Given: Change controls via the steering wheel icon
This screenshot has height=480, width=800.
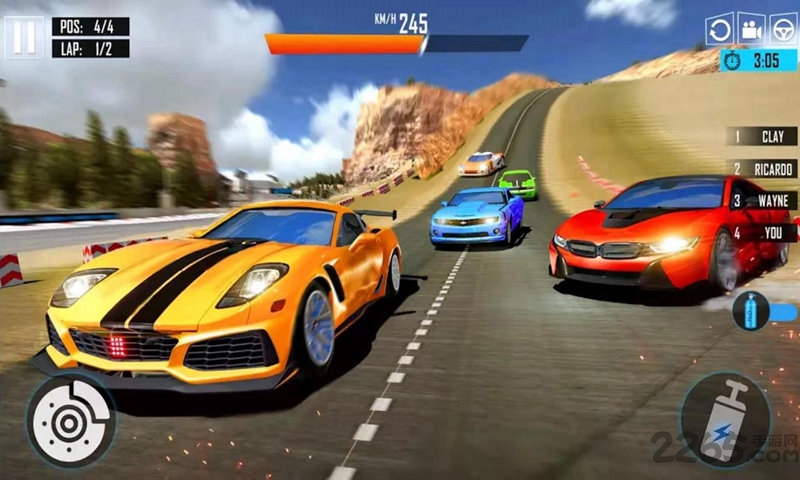Looking at the screenshot, I should click(x=783, y=29).
